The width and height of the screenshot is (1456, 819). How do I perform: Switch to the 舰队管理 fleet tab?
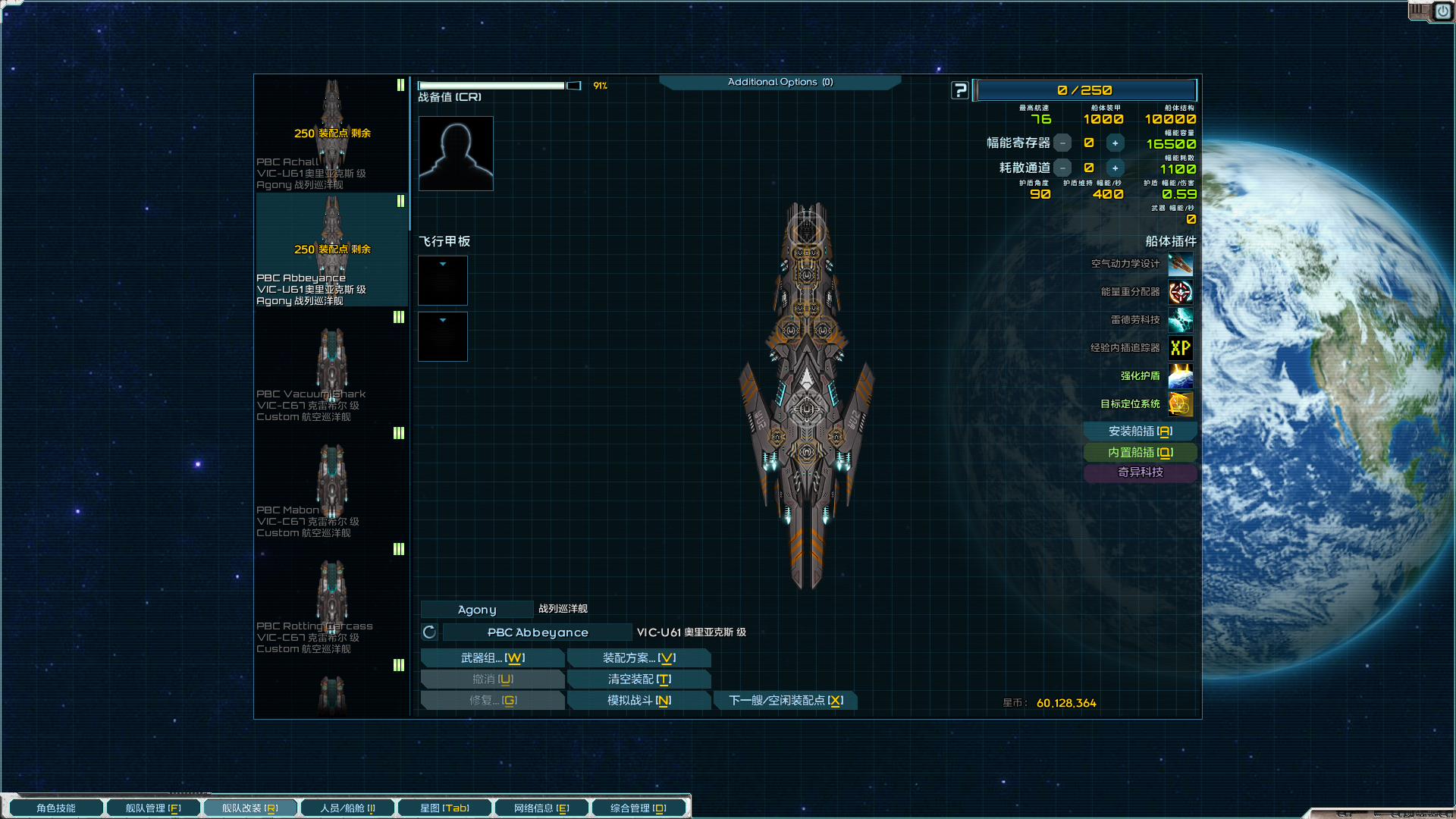pyautogui.click(x=153, y=808)
